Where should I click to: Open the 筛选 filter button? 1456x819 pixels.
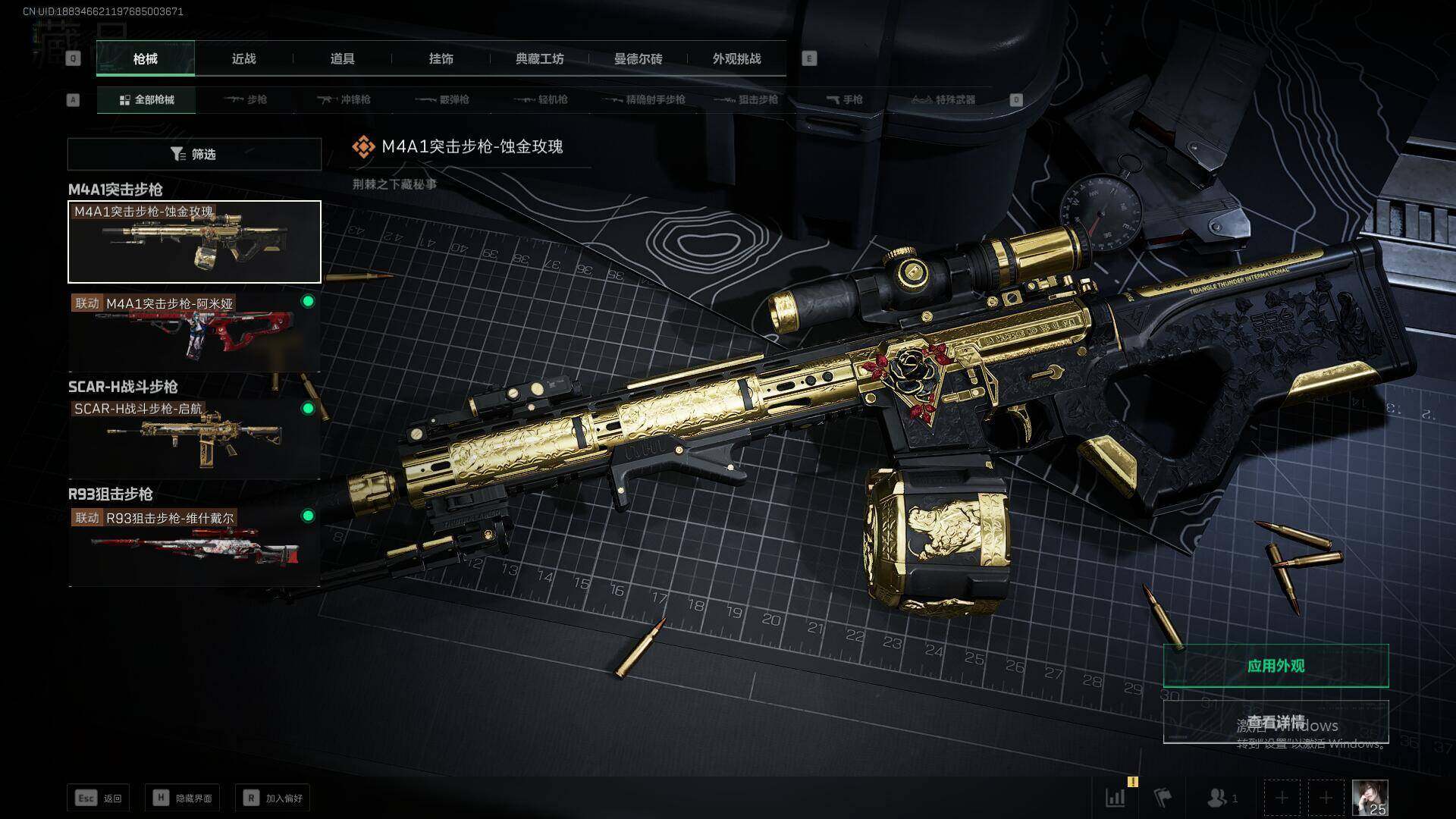coord(194,155)
